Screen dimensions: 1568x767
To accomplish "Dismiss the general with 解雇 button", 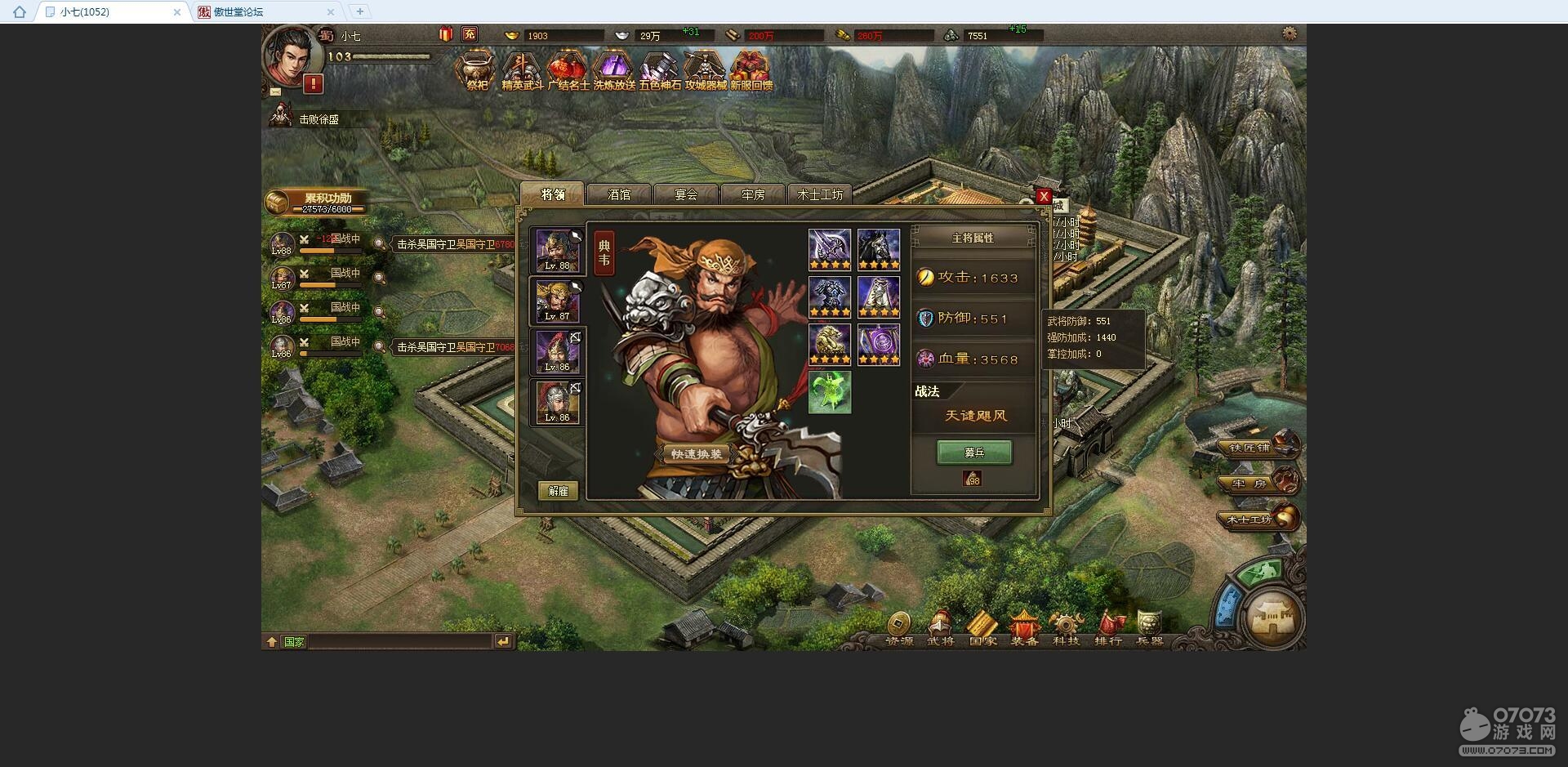I will tap(559, 491).
